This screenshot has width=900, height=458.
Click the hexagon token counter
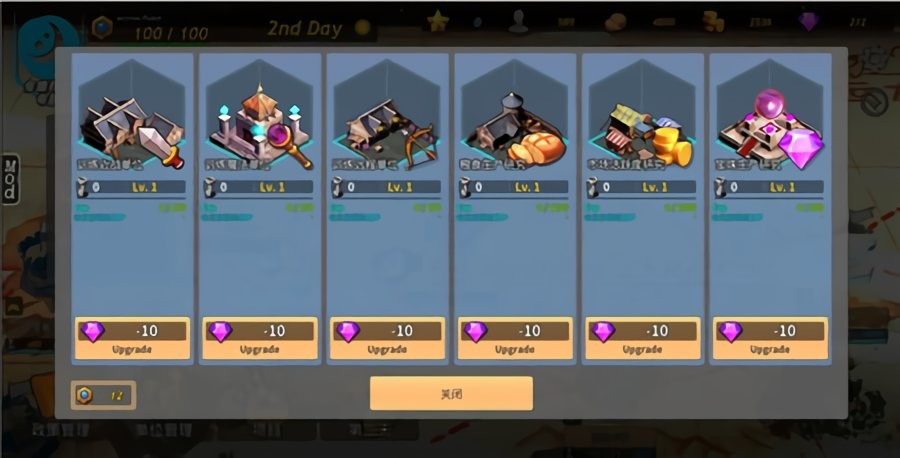click(x=103, y=395)
